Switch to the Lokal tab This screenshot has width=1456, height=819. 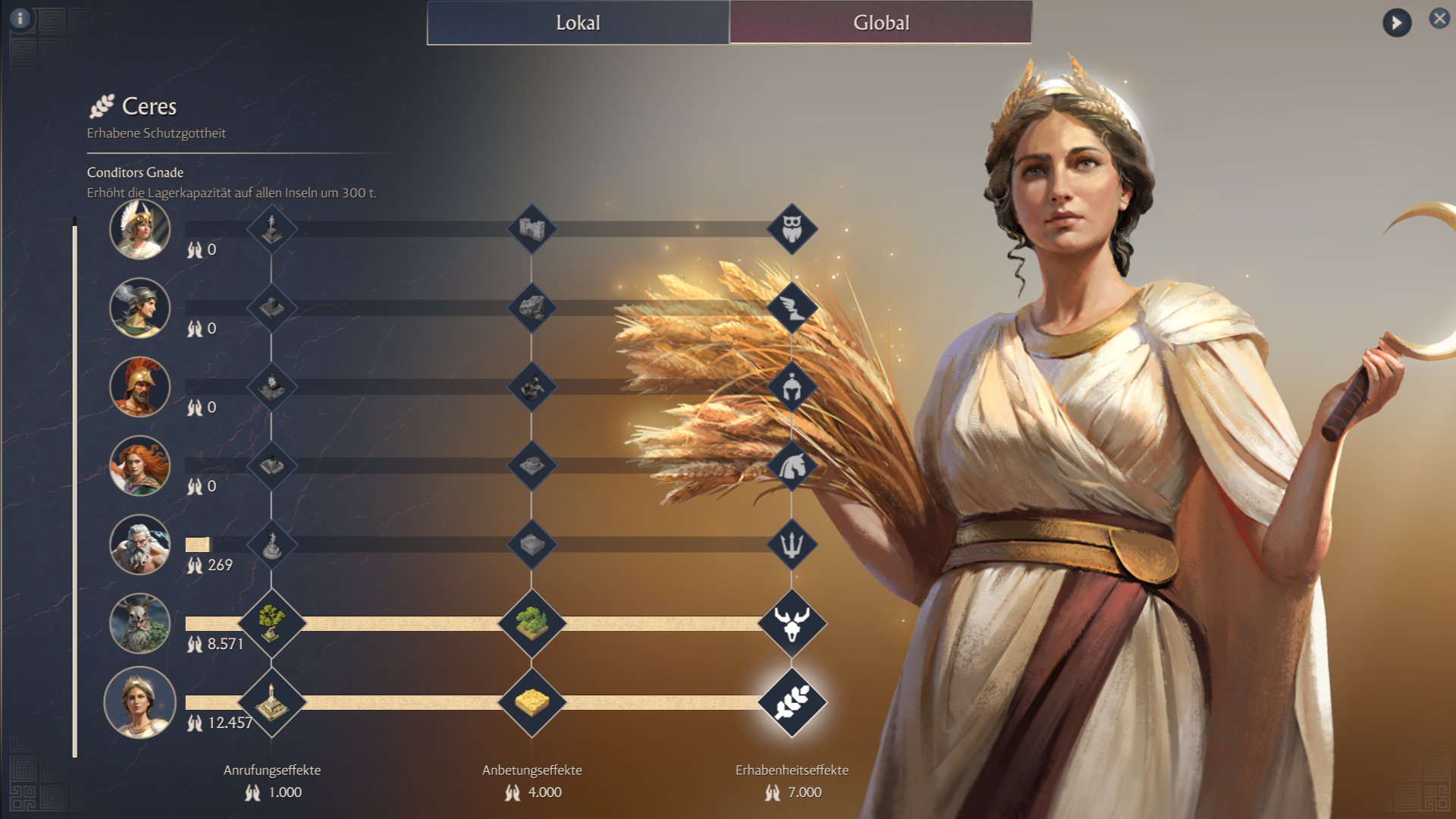coord(578,23)
